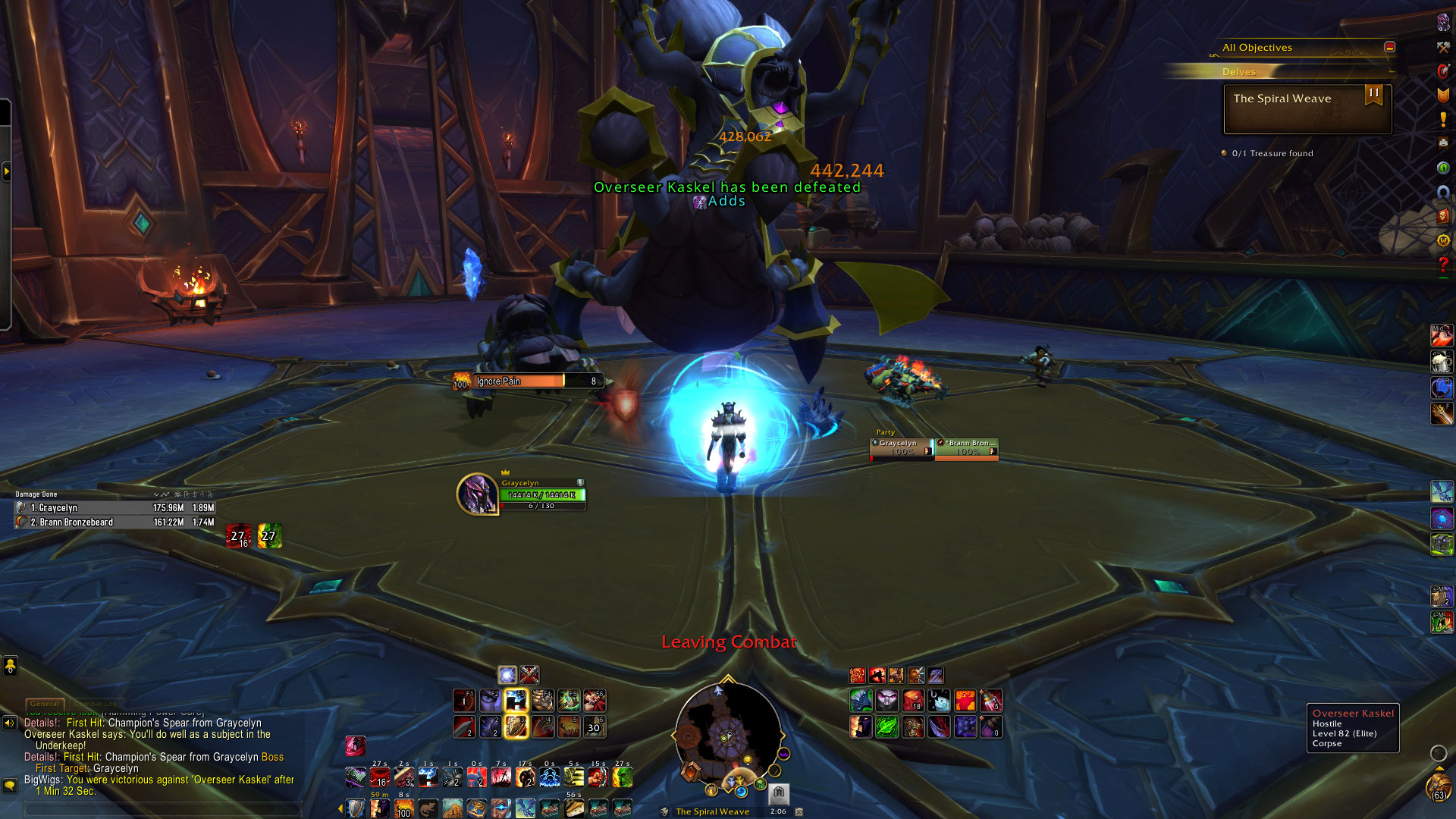Viewport: 1456px width, 819px height.
Task: Open professions via the crossed hammers icon
Action: tap(1443, 47)
